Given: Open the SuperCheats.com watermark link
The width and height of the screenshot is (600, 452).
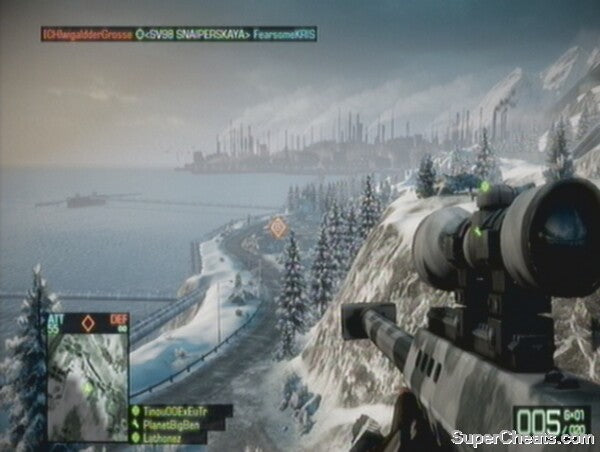Looking at the screenshot, I should click(520, 438).
